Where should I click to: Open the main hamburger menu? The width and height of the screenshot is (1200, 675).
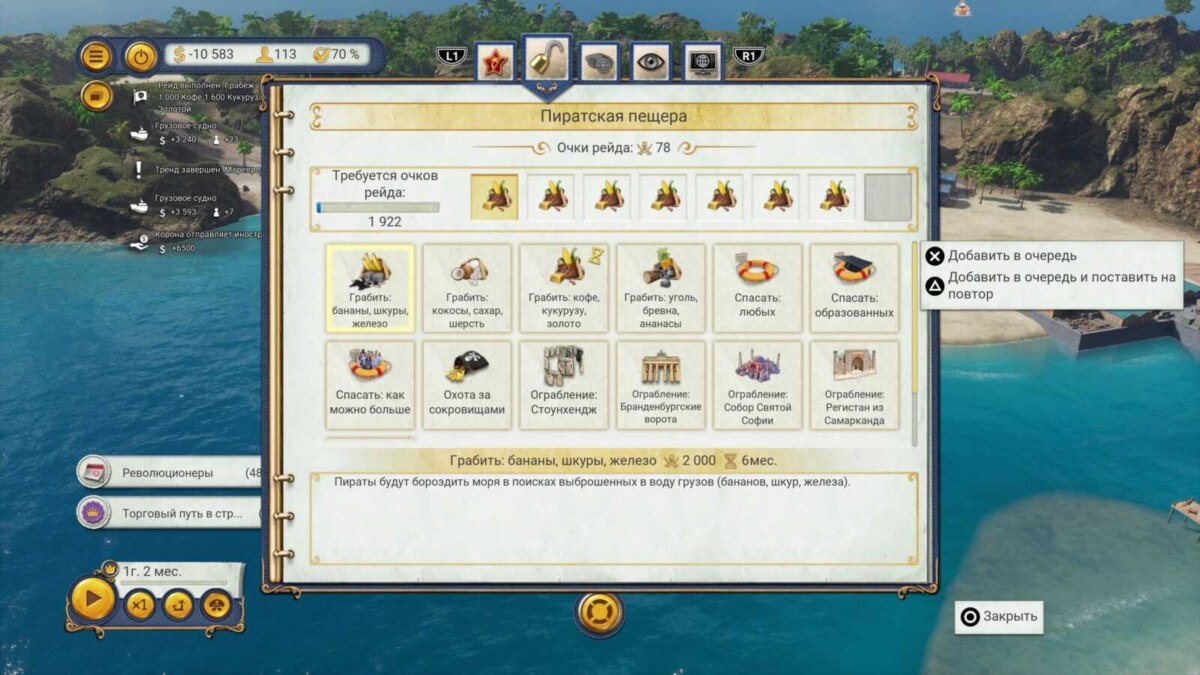click(x=96, y=56)
